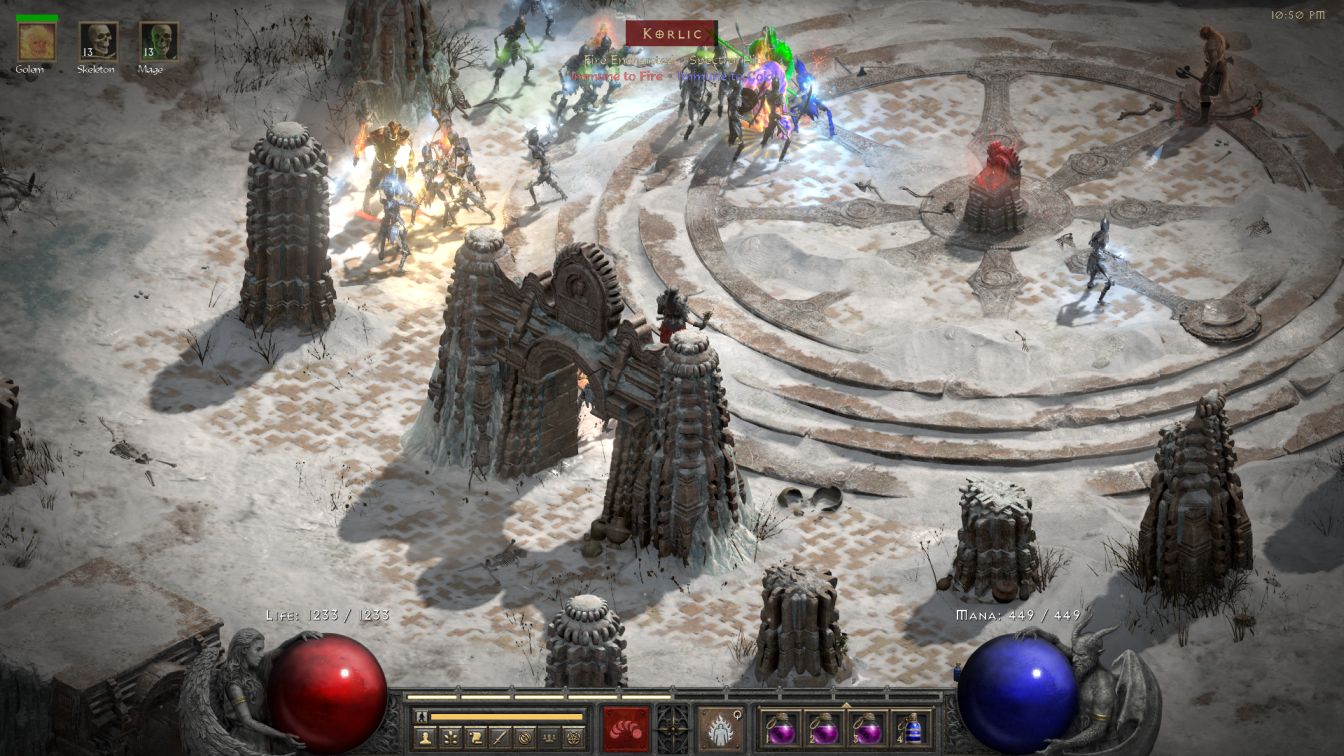1344x756 pixels.
Task: Select the green Mage skeleton portrait
Action: coord(159,41)
